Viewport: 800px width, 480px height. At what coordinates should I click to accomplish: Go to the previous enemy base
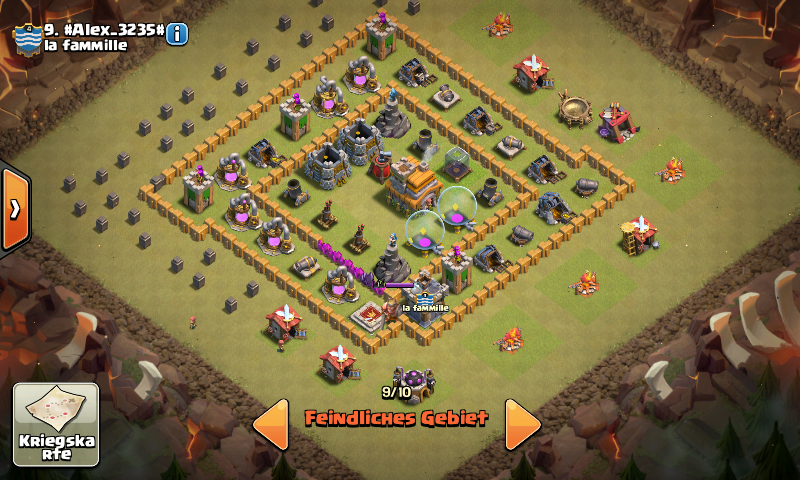pyautogui.click(x=271, y=424)
